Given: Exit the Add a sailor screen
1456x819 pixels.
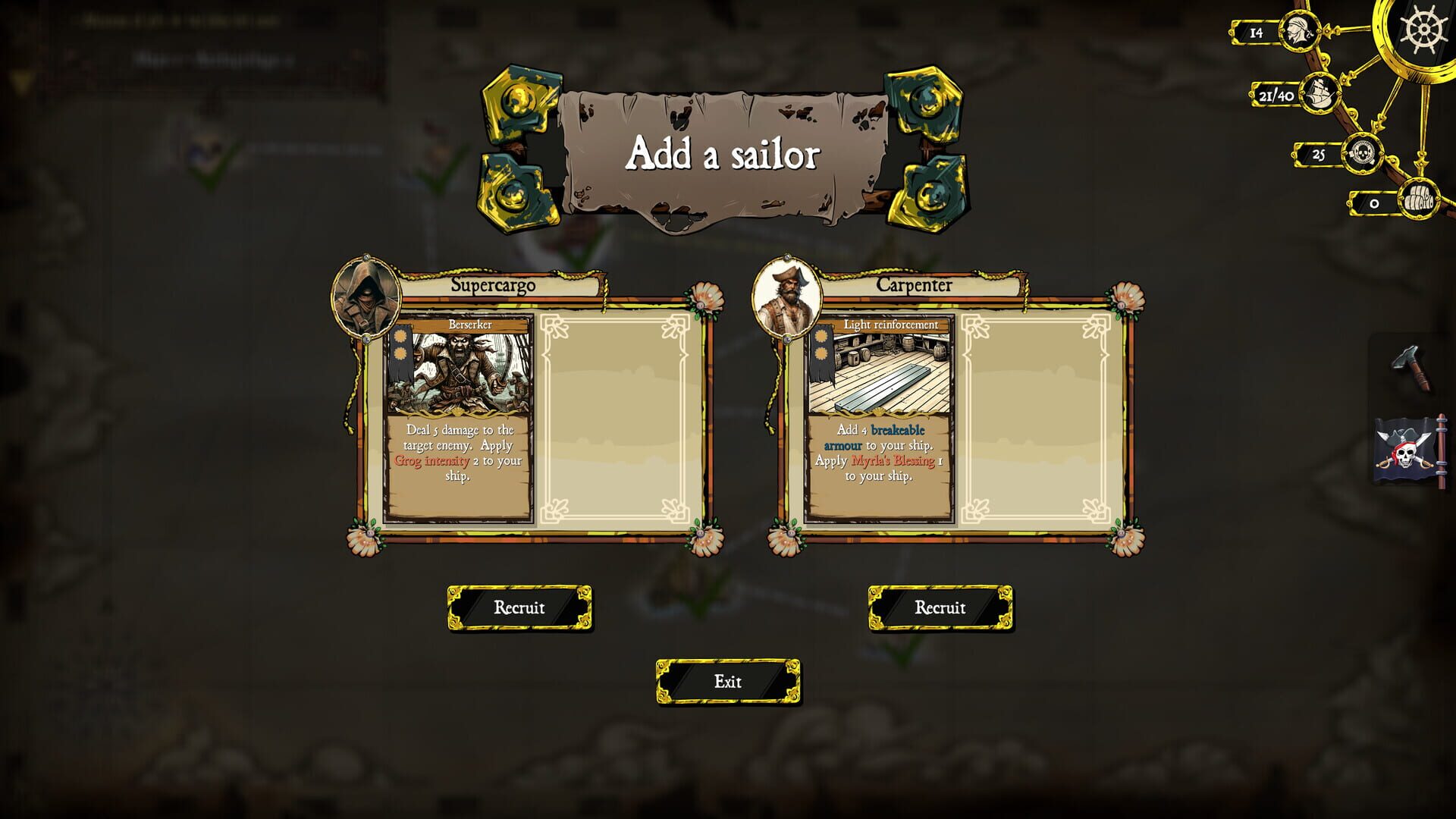Looking at the screenshot, I should 729,682.
